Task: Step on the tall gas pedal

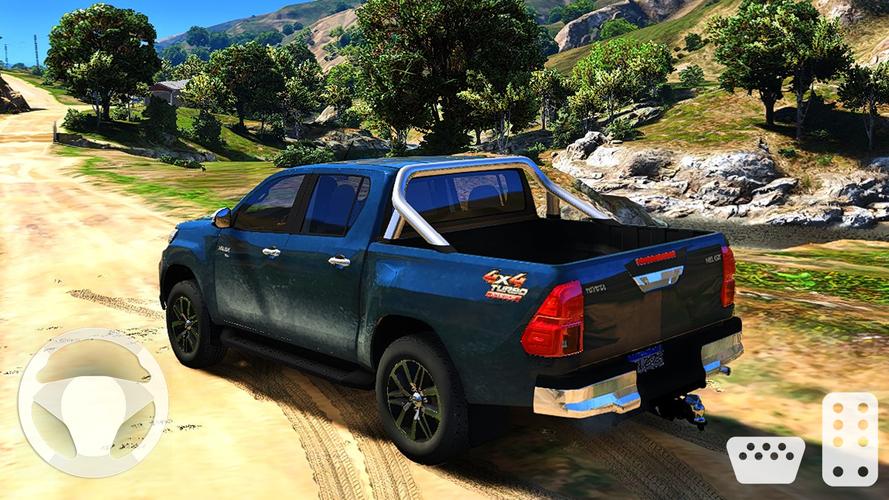Action: tap(849, 439)
